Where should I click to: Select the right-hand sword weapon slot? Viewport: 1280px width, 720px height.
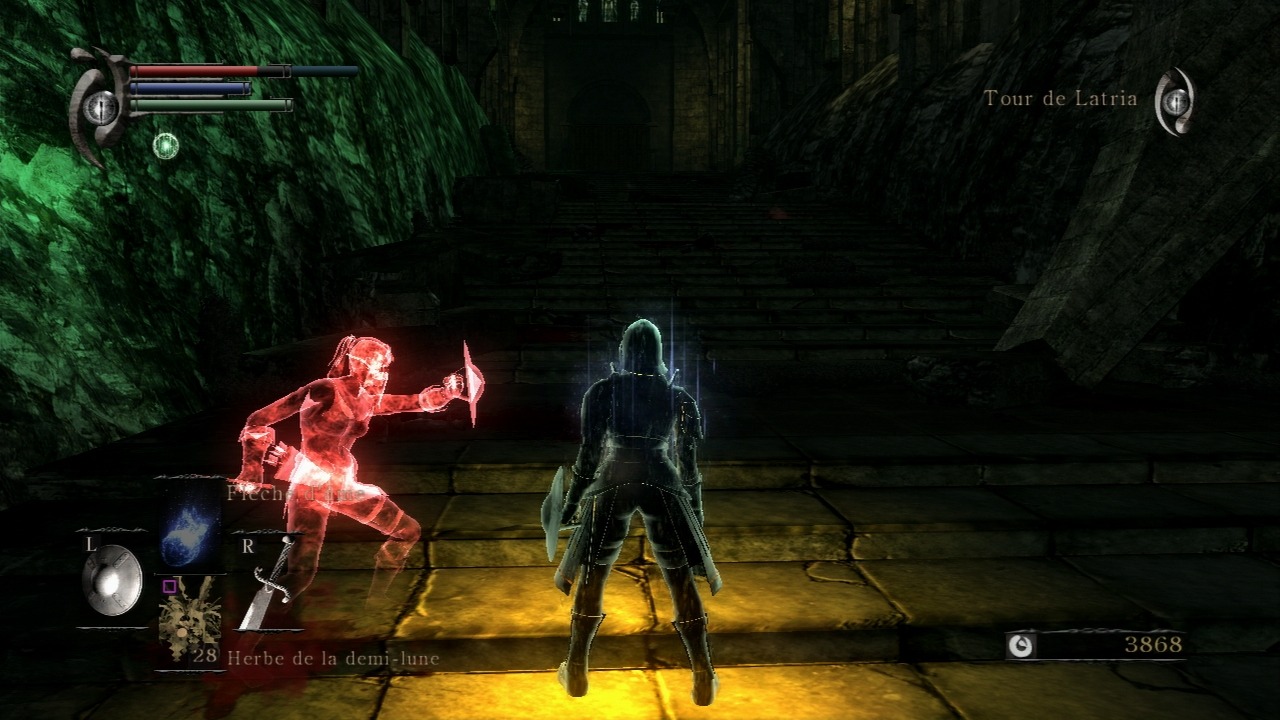(265, 584)
